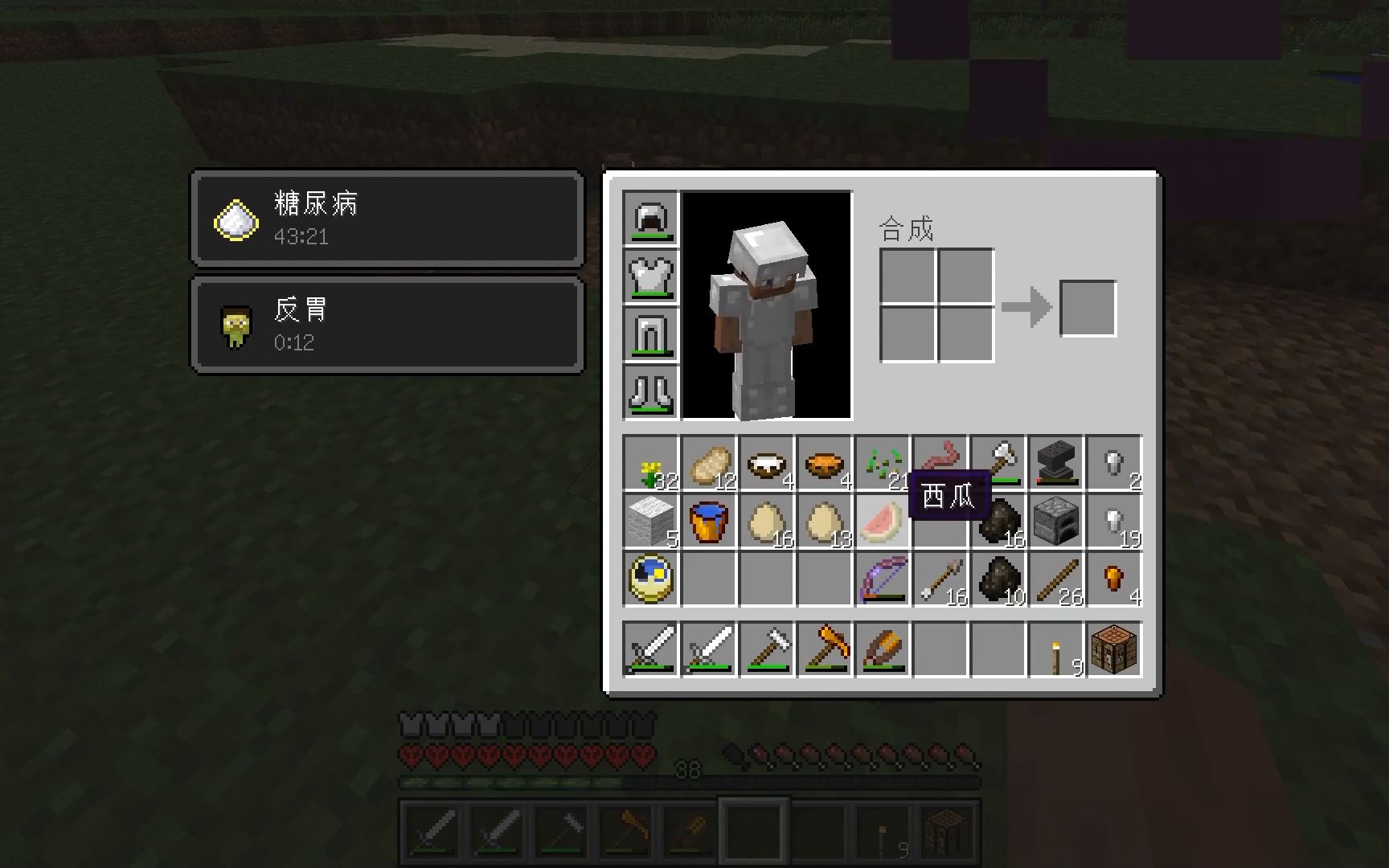Pick up the stack of 16 eggs
This screenshot has height=868, width=1389.
pyautogui.click(x=766, y=521)
